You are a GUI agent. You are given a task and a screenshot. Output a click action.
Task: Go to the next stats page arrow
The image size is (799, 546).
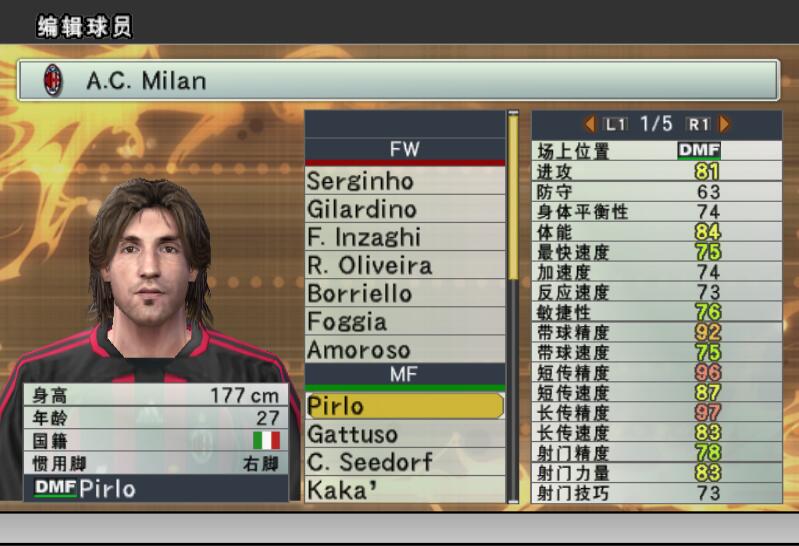click(725, 124)
